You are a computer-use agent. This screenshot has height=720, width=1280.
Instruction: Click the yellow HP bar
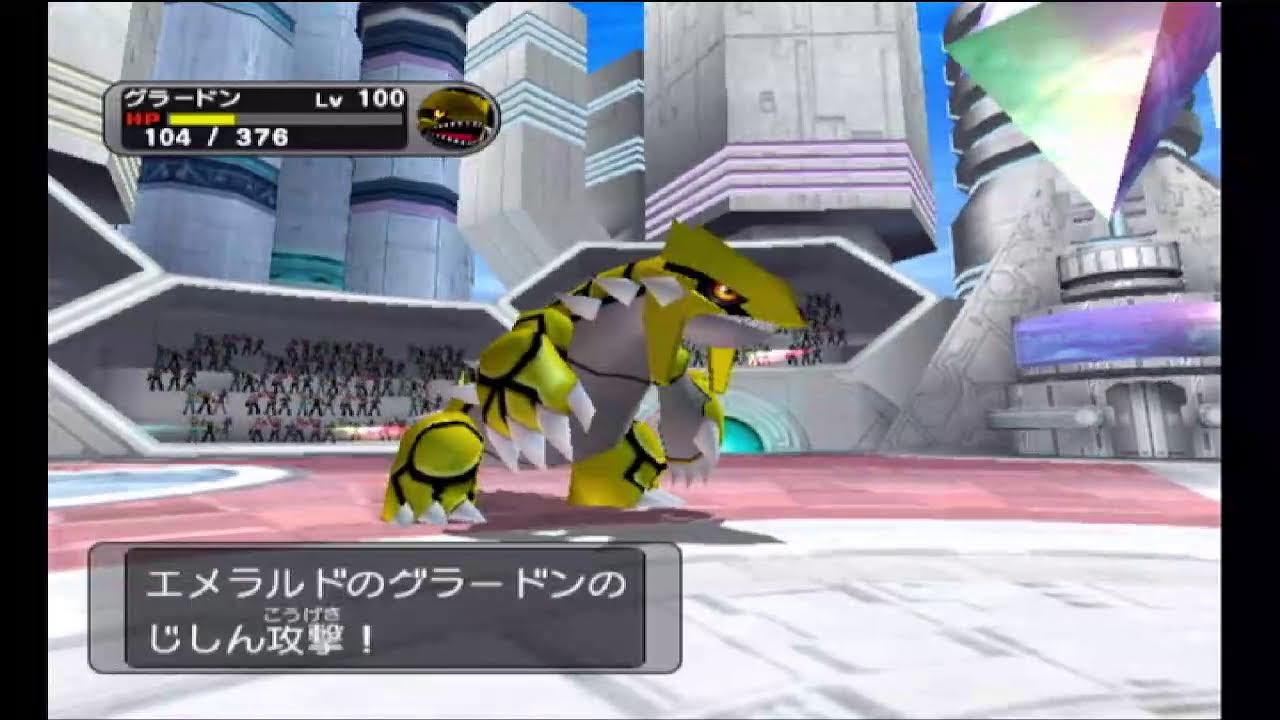point(200,119)
